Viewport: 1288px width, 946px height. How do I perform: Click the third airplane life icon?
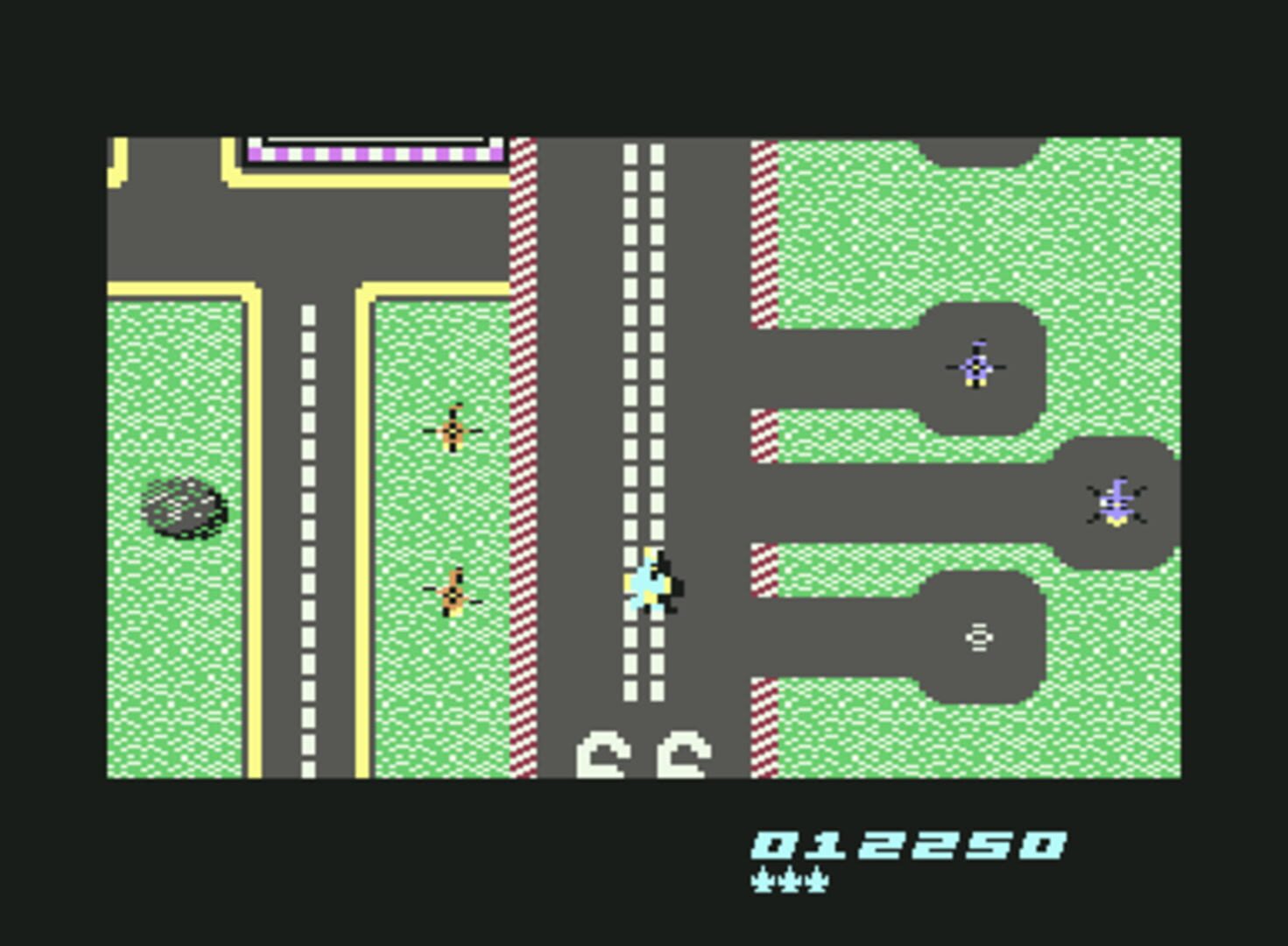click(815, 879)
